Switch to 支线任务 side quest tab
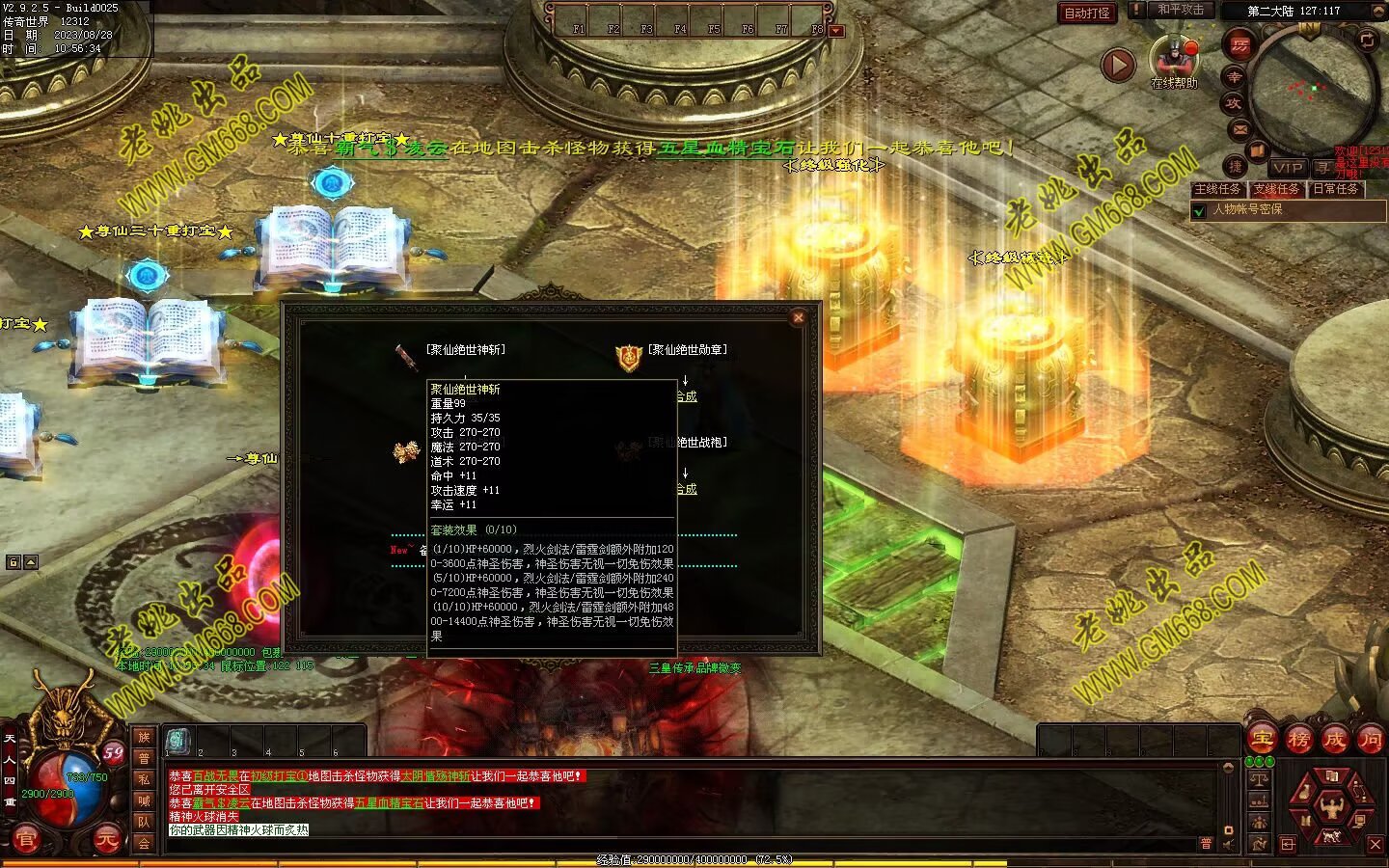 (1276, 189)
